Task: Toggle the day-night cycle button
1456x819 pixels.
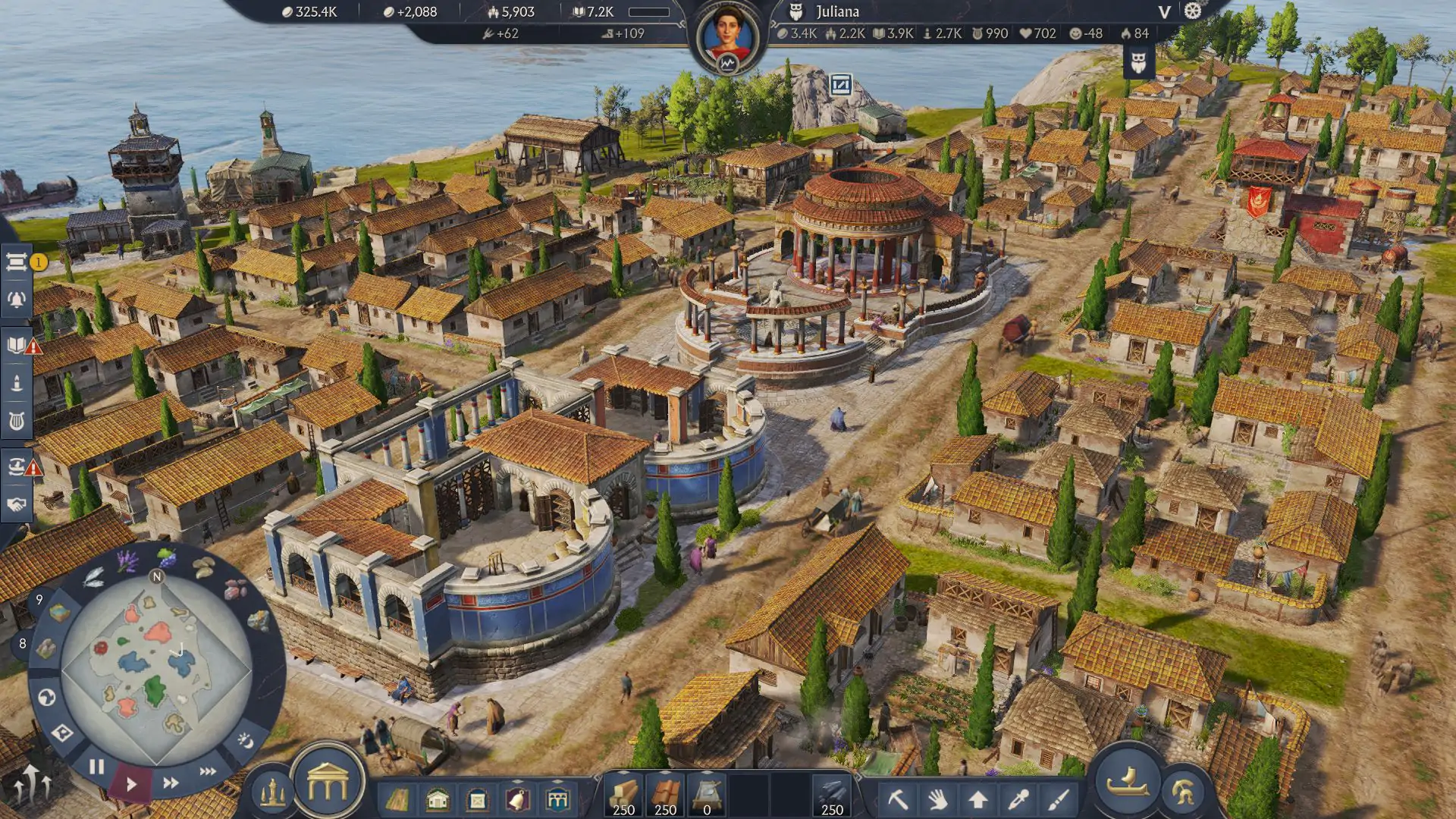Action: [x=245, y=739]
